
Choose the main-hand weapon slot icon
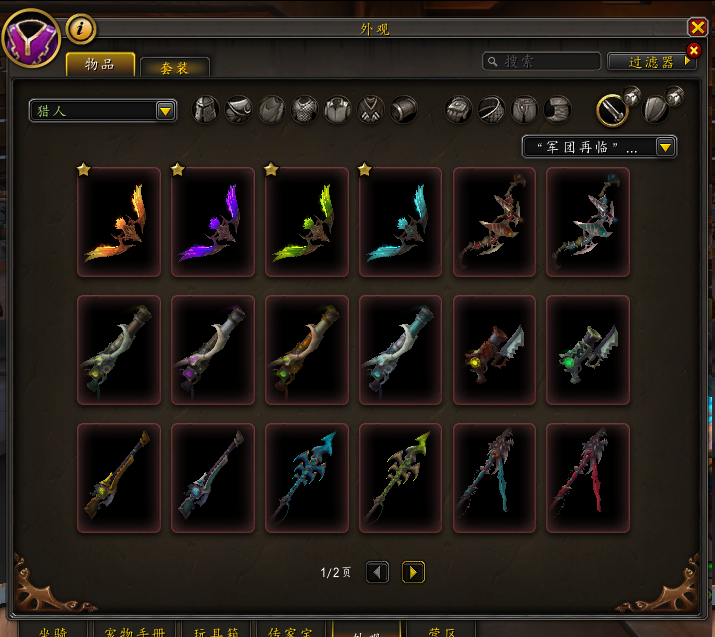pos(612,109)
